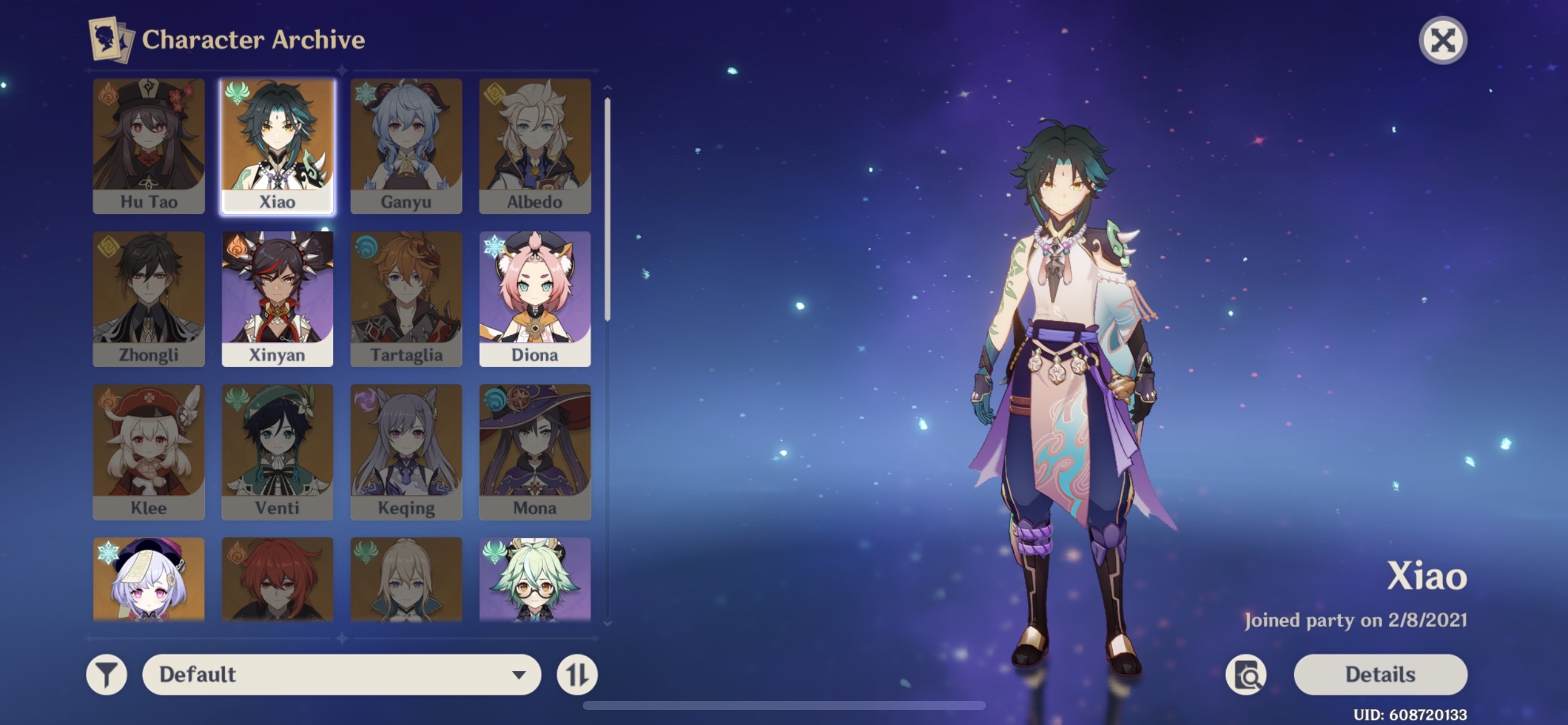Select Hu Tao's character card
The width and height of the screenshot is (1568, 725).
click(x=149, y=146)
